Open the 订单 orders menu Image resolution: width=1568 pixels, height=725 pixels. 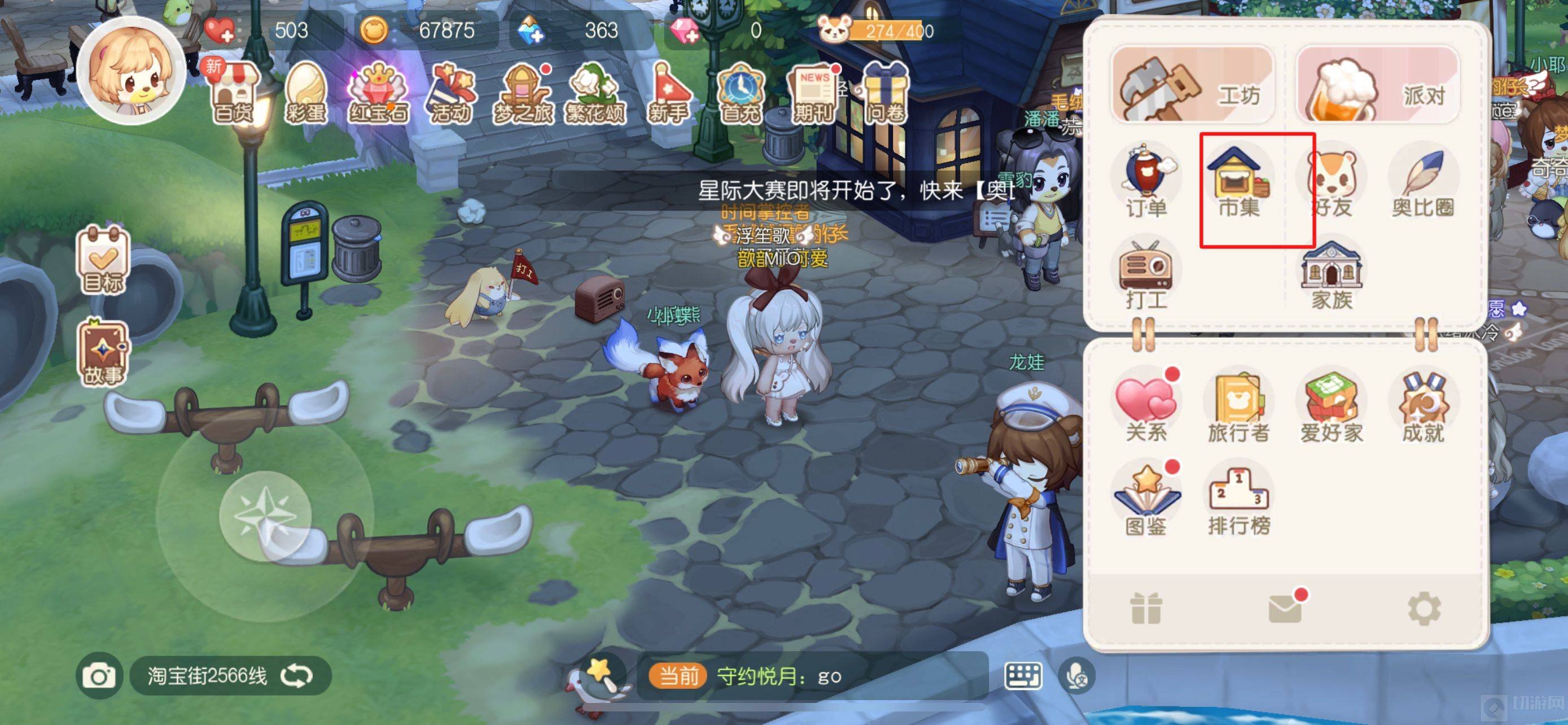point(1146,181)
